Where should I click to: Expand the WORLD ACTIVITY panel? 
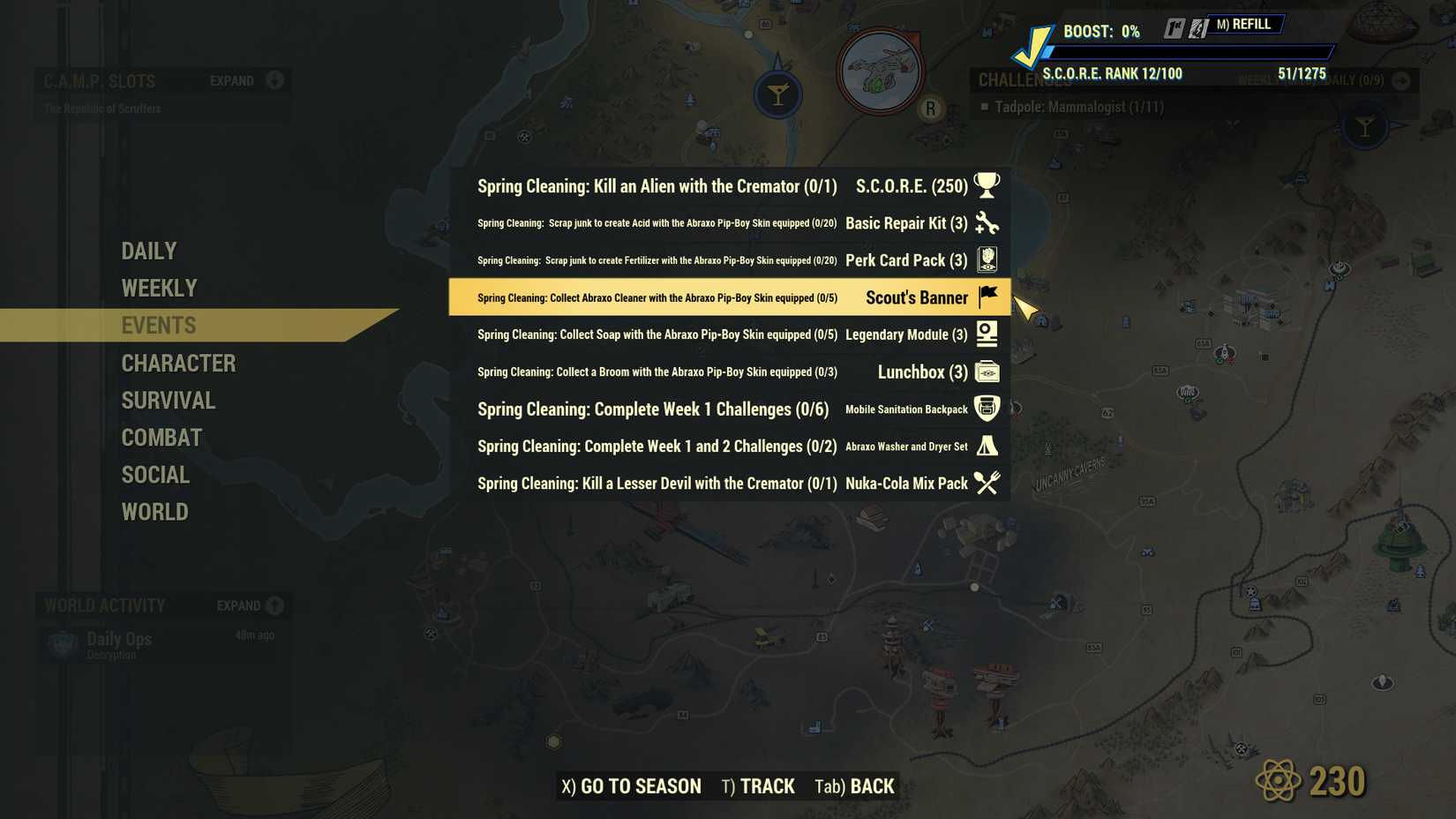tap(274, 606)
